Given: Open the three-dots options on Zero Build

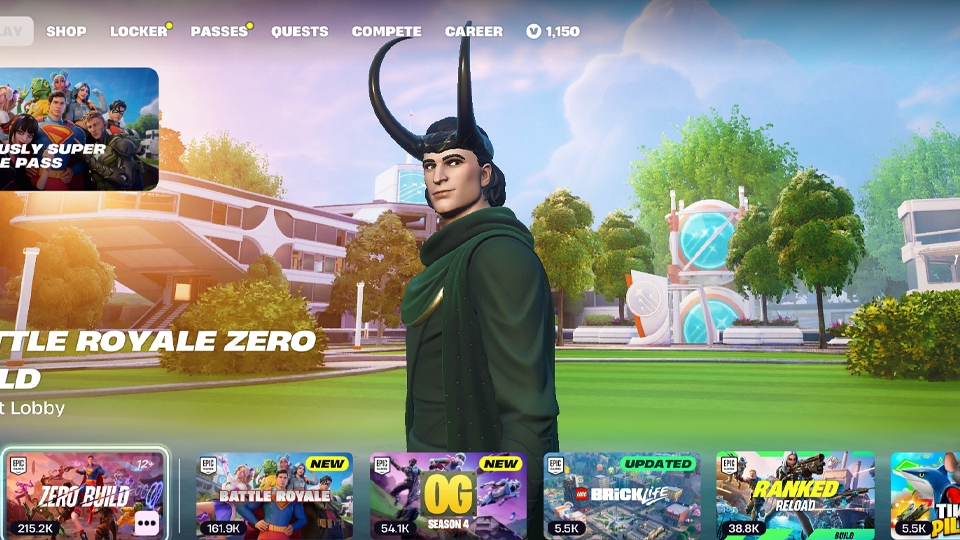Looking at the screenshot, I should (147, 521).
